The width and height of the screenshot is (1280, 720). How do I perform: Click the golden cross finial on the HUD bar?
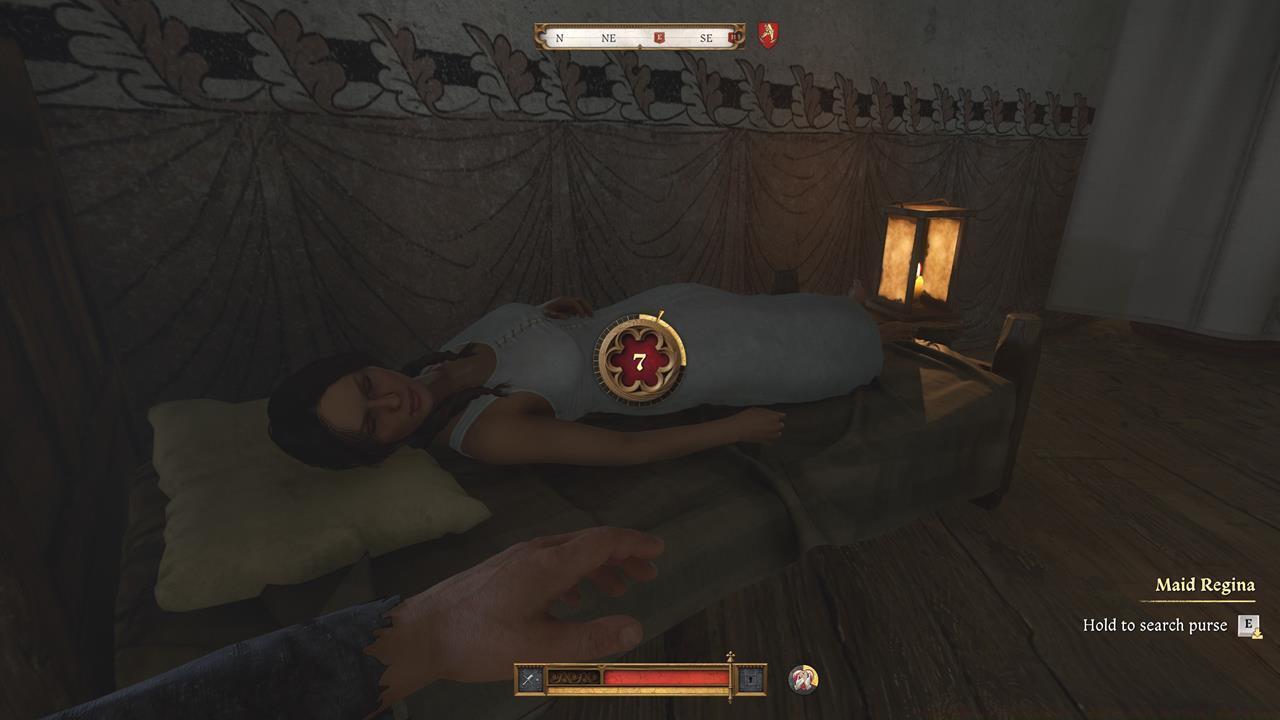click(x=730, y=655)
